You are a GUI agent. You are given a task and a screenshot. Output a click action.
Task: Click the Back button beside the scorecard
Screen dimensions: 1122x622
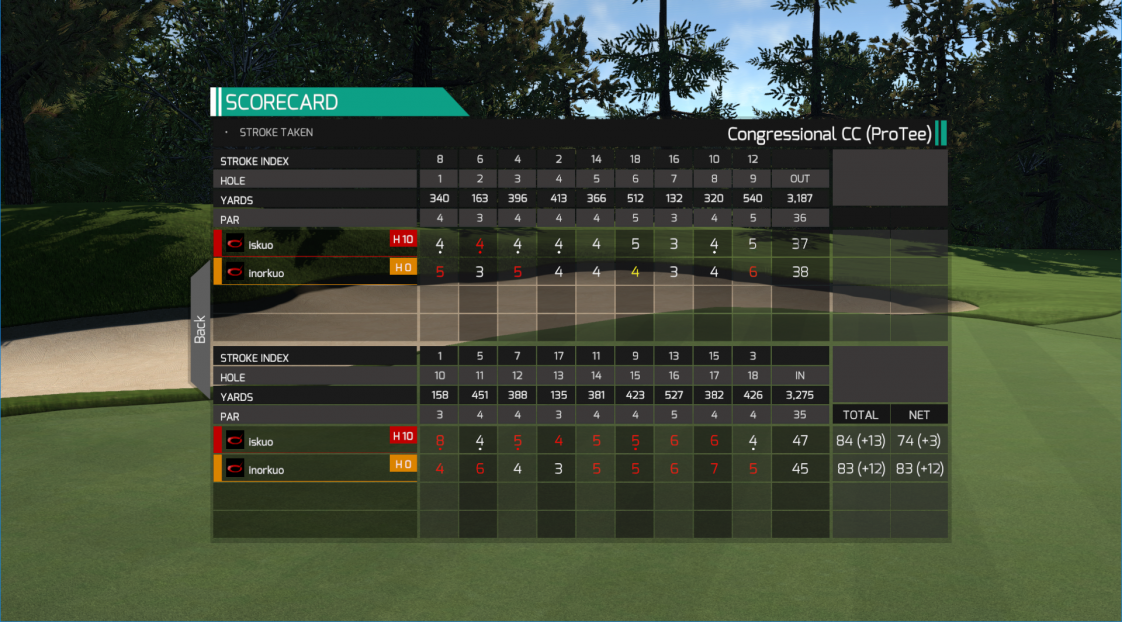coord(200,328)
